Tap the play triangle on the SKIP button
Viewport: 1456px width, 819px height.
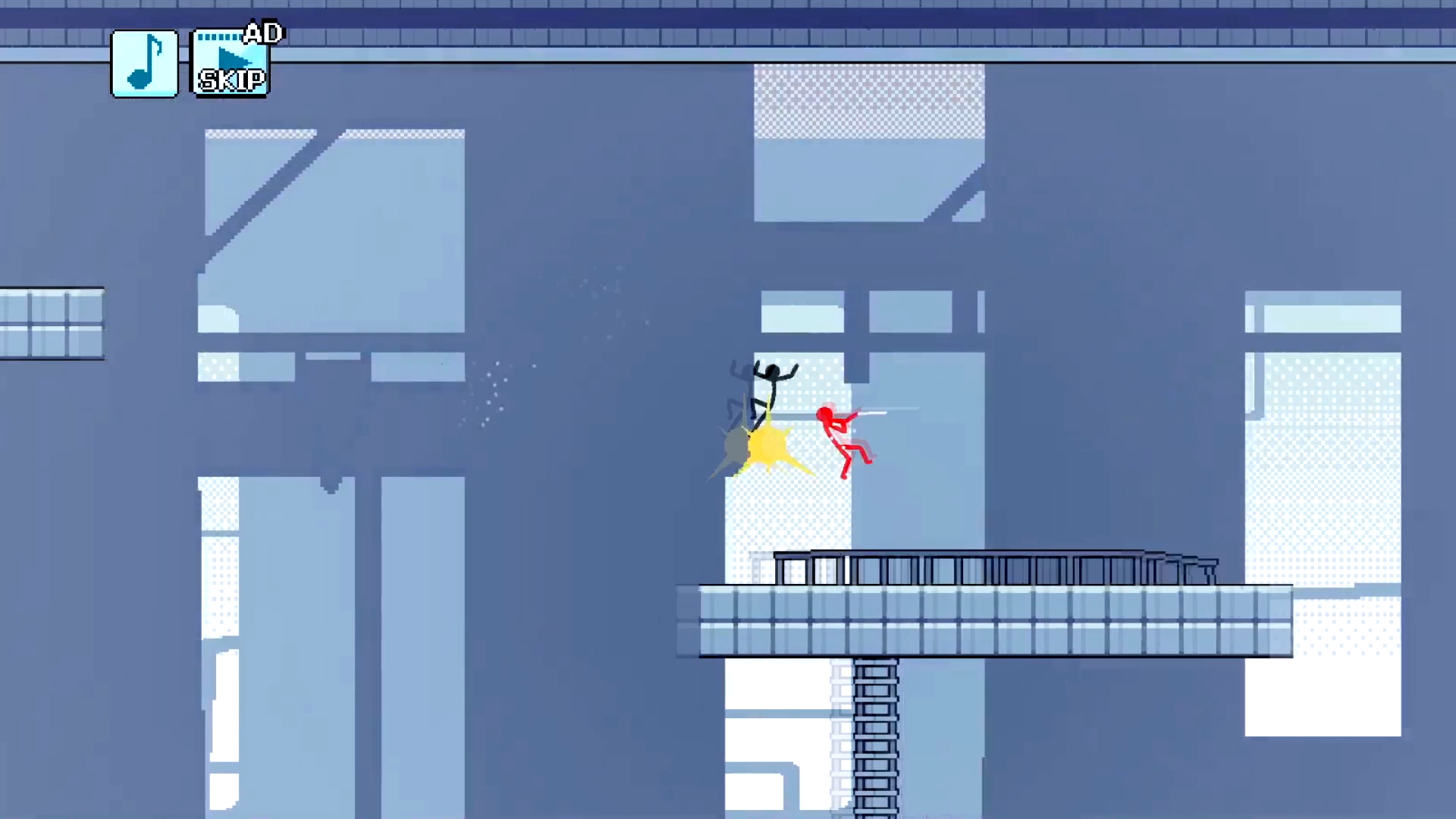click(229, 55)
